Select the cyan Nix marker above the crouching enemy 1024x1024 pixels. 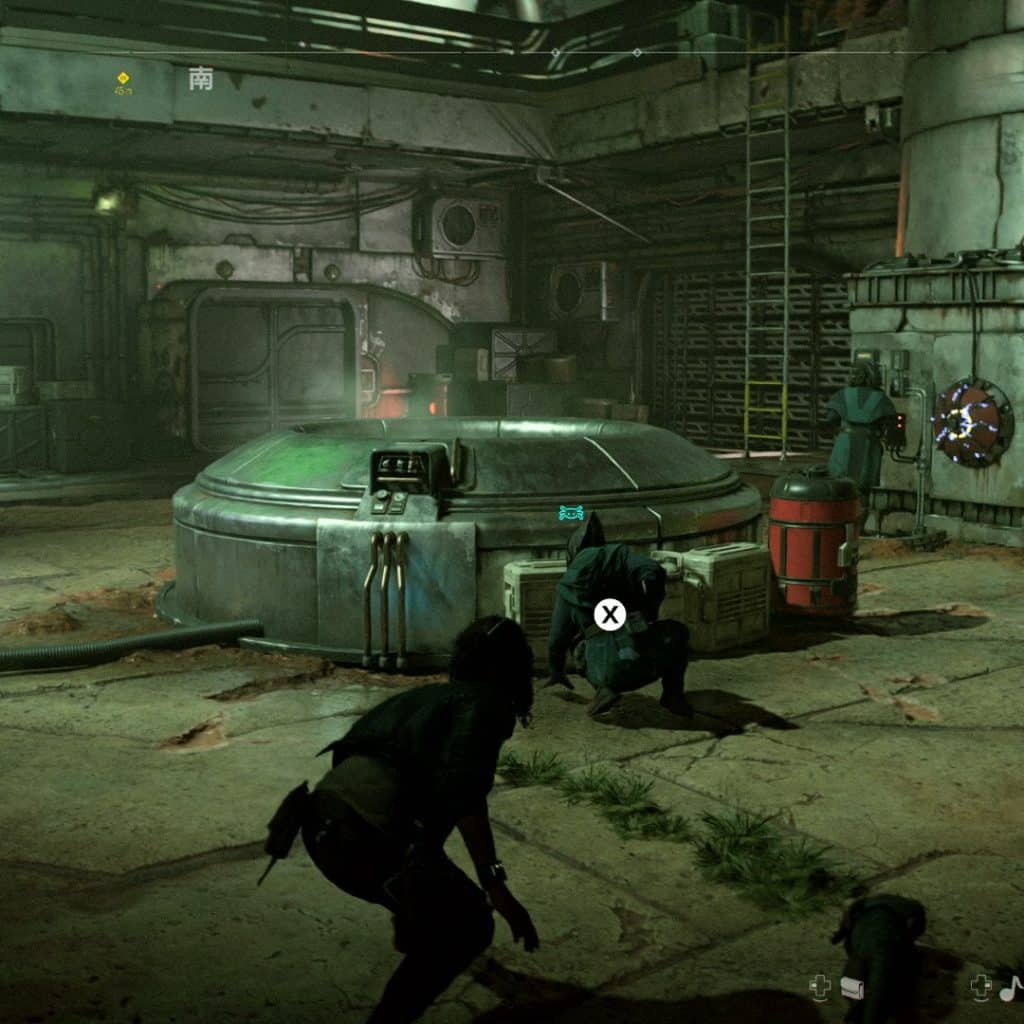click(x=571, y=513)
